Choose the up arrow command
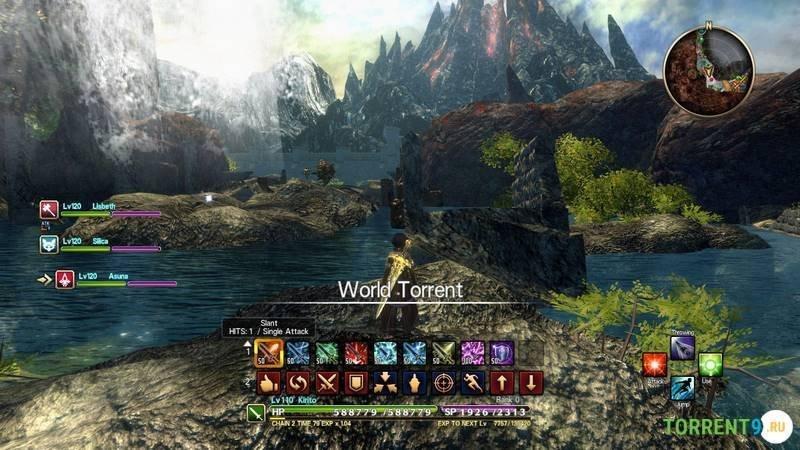800x450 pixels. pyautogui.click(x=502, y=382)
